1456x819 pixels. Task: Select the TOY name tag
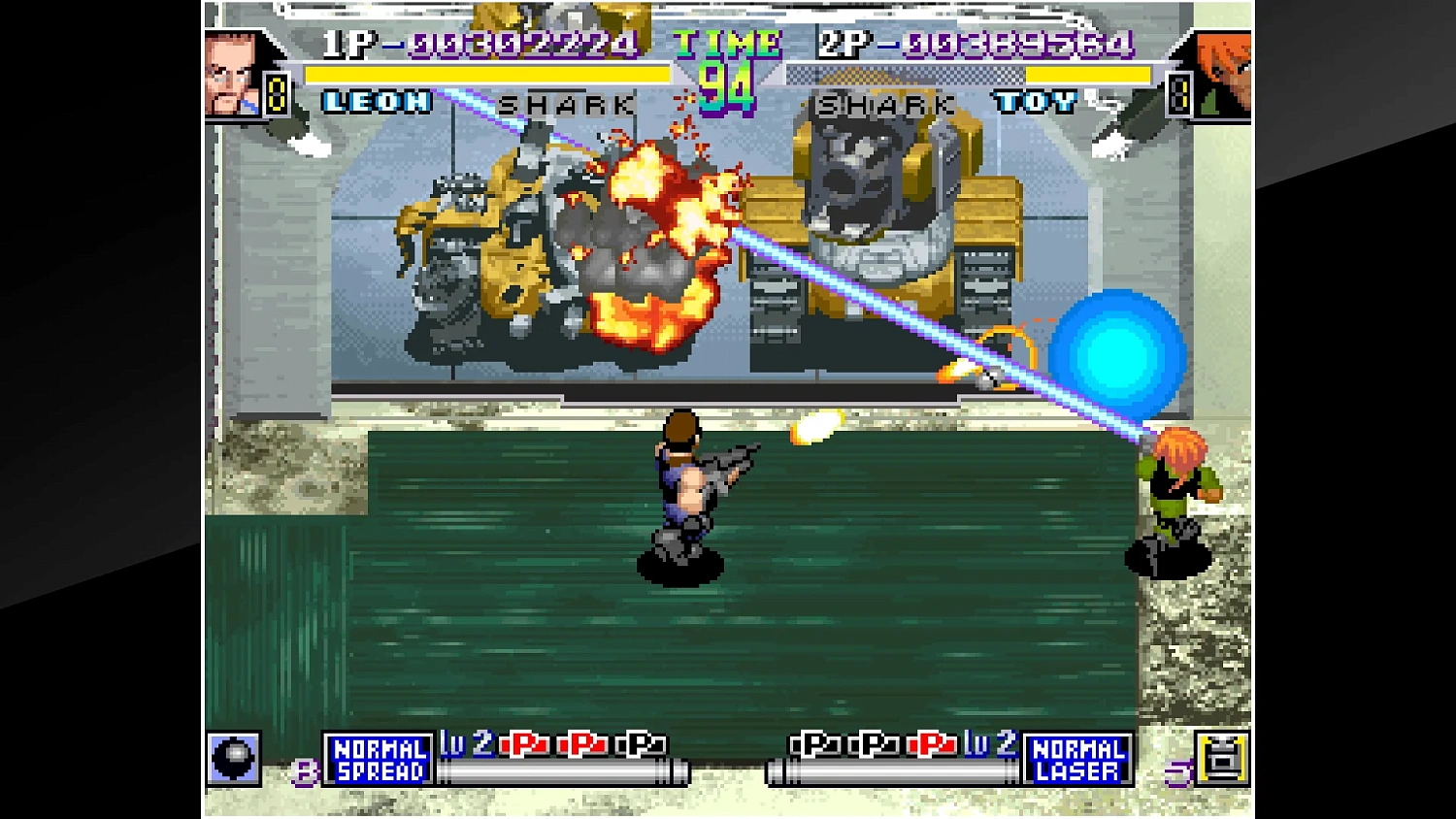(x=1035, y=102)
